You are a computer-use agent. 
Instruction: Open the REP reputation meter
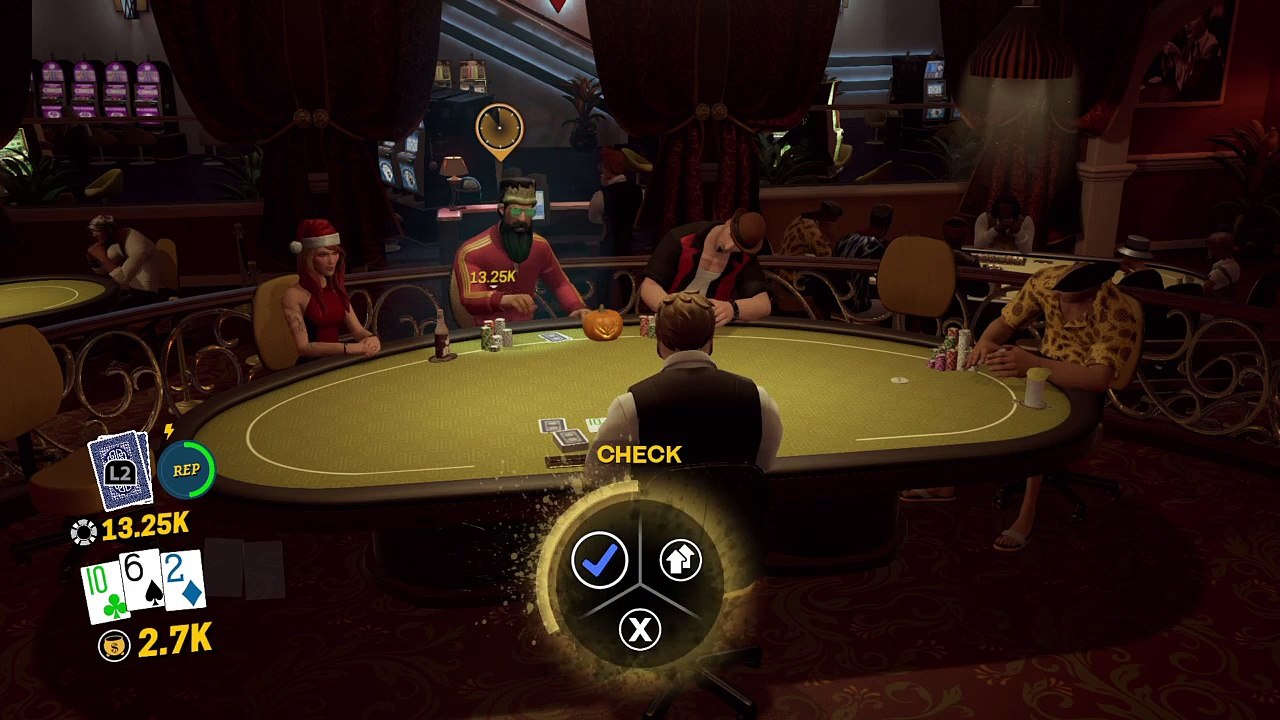pyautogui.click(x=186, y=469)
